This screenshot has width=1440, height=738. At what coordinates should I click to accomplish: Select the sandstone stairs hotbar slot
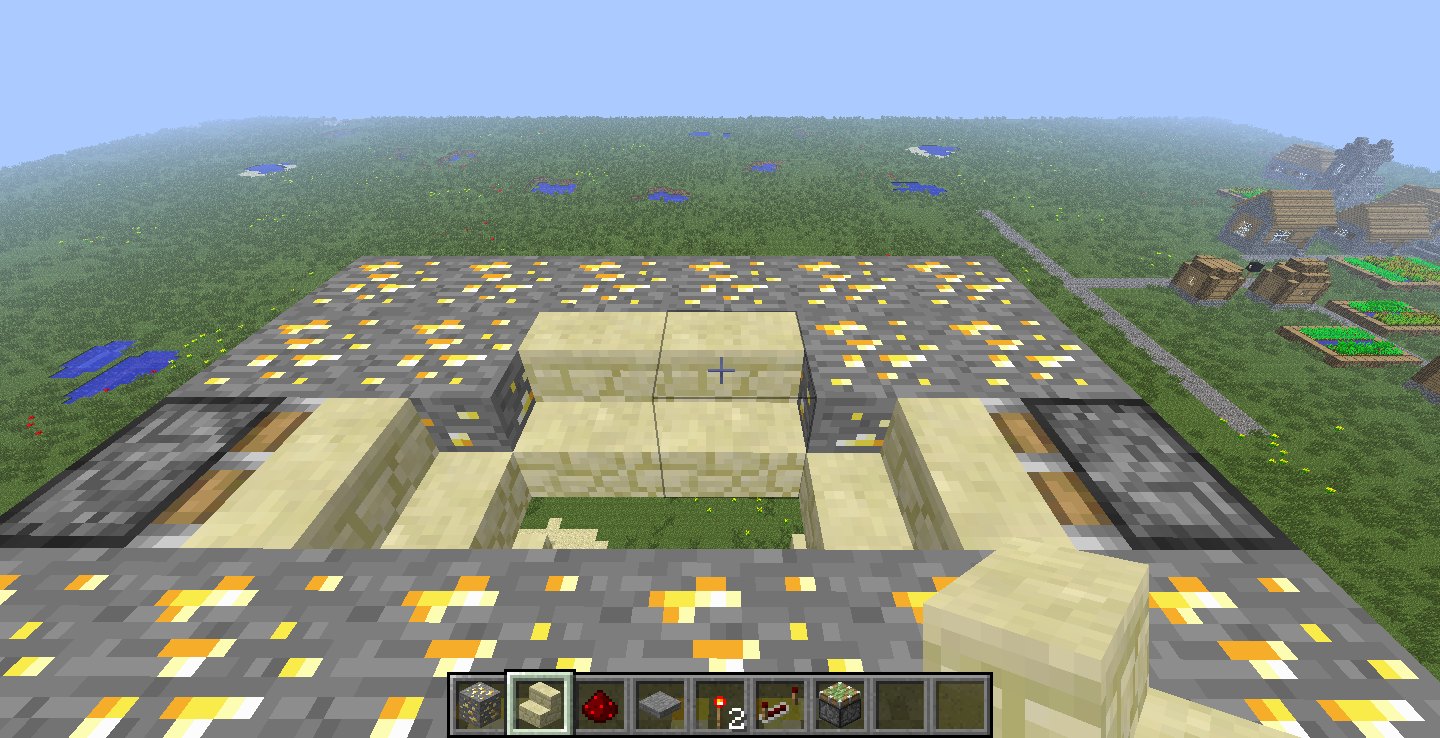click(538, 703)
